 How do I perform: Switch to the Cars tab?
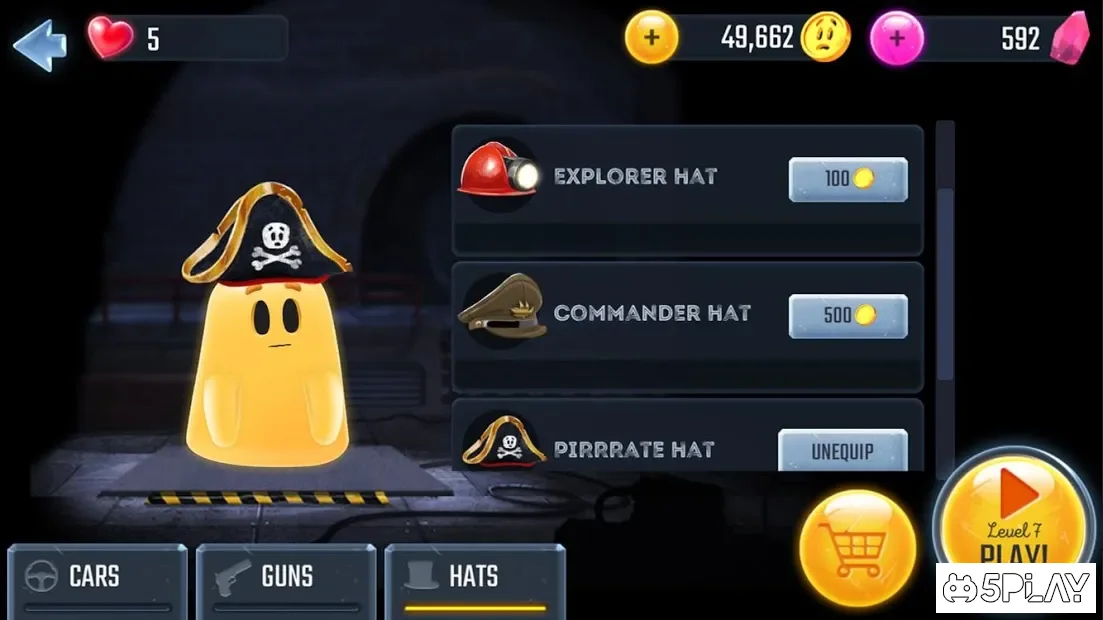pos(97,579)
